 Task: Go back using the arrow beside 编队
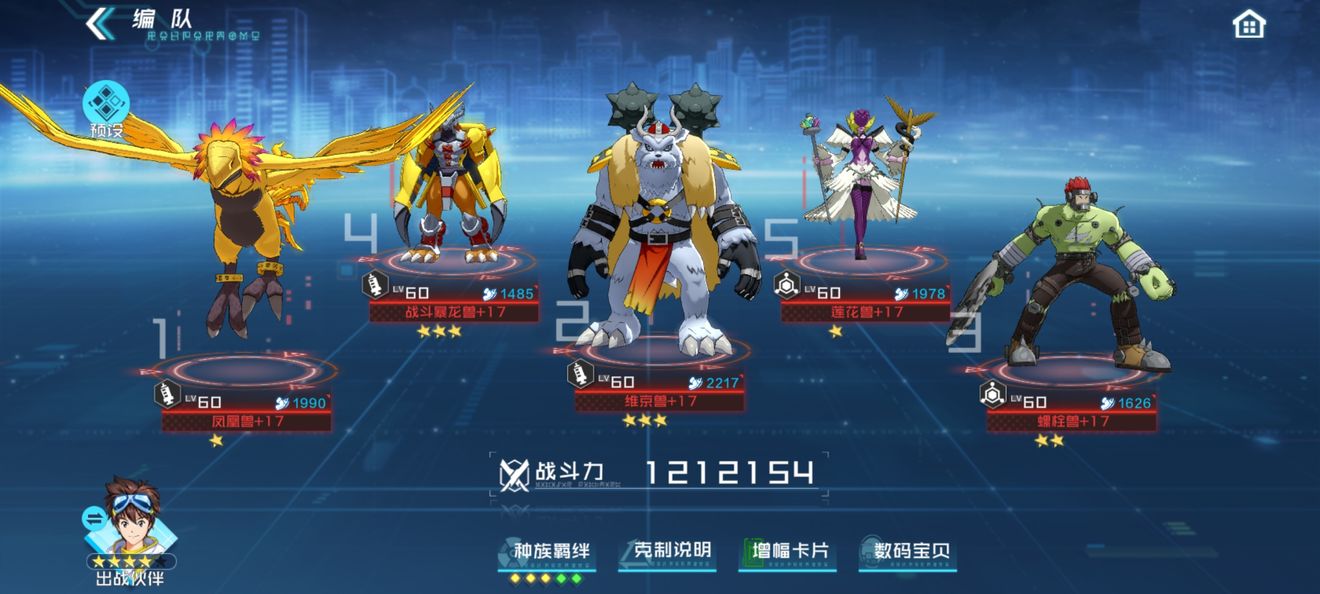101,23
